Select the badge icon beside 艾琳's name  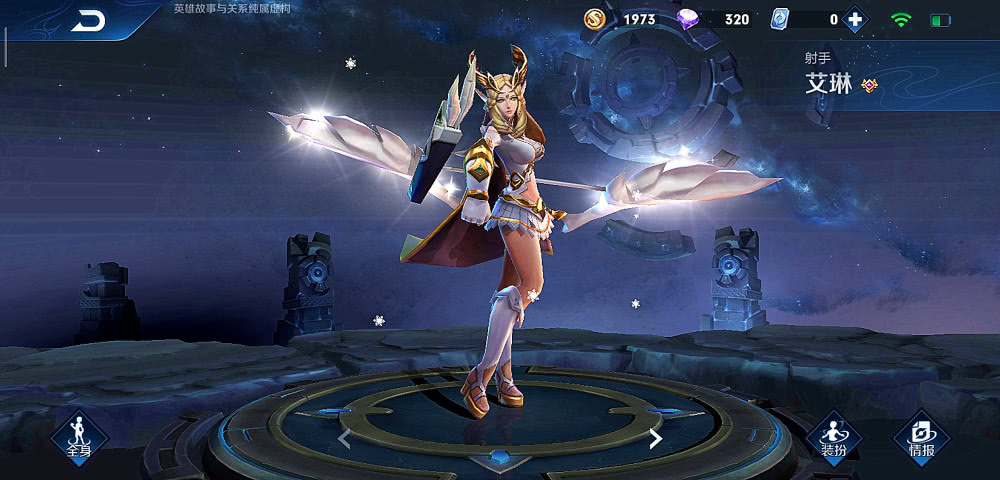869,86
